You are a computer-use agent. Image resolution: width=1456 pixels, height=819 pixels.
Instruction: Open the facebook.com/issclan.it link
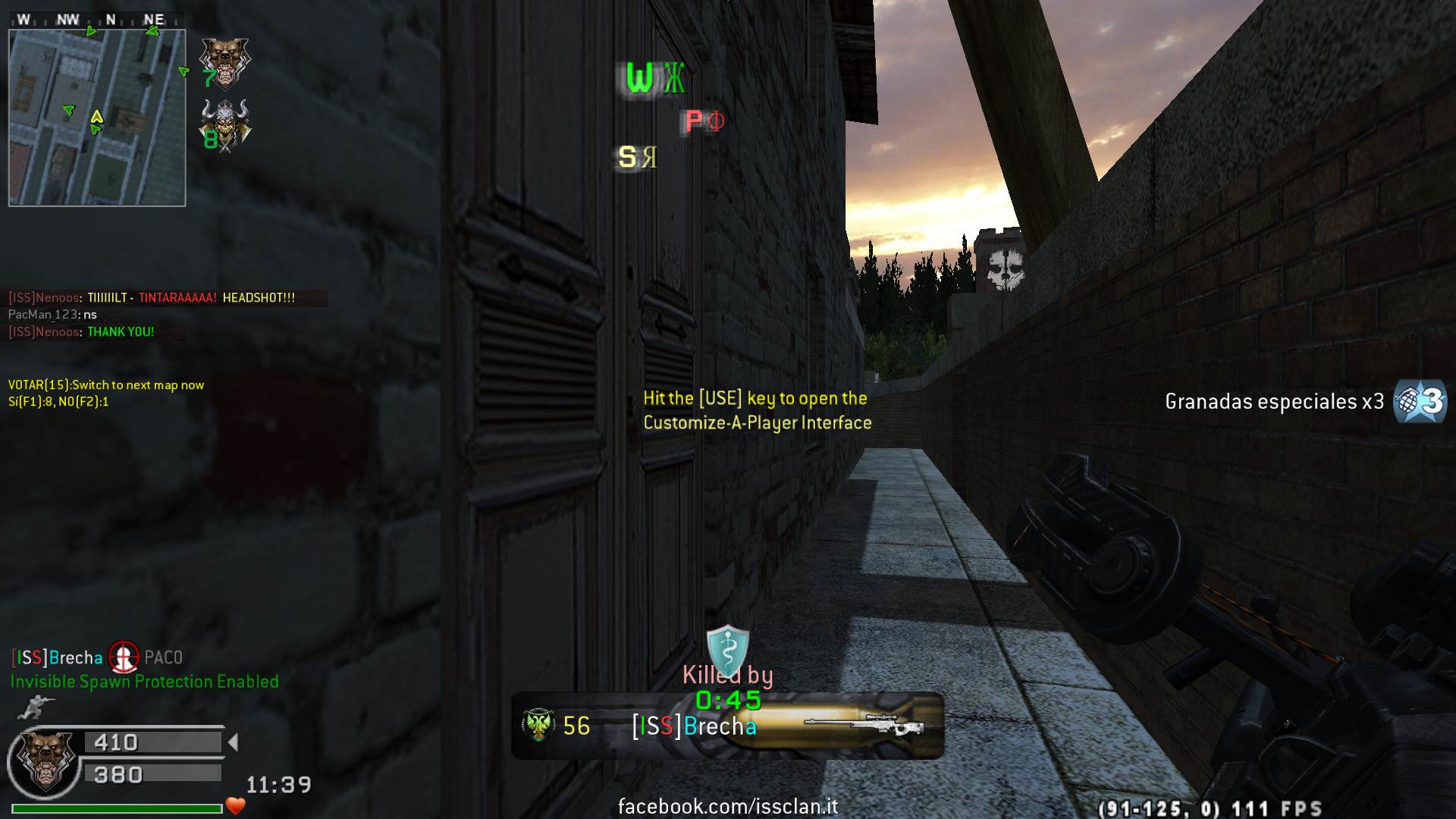[x=728, y=806]
